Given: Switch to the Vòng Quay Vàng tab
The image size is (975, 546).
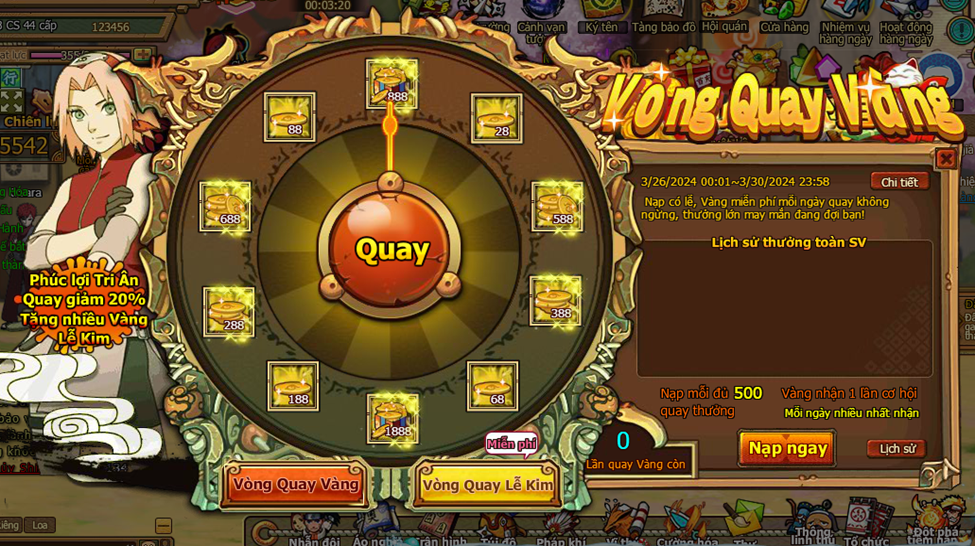Looking at the screenshot, I should (x=295, y=485).
